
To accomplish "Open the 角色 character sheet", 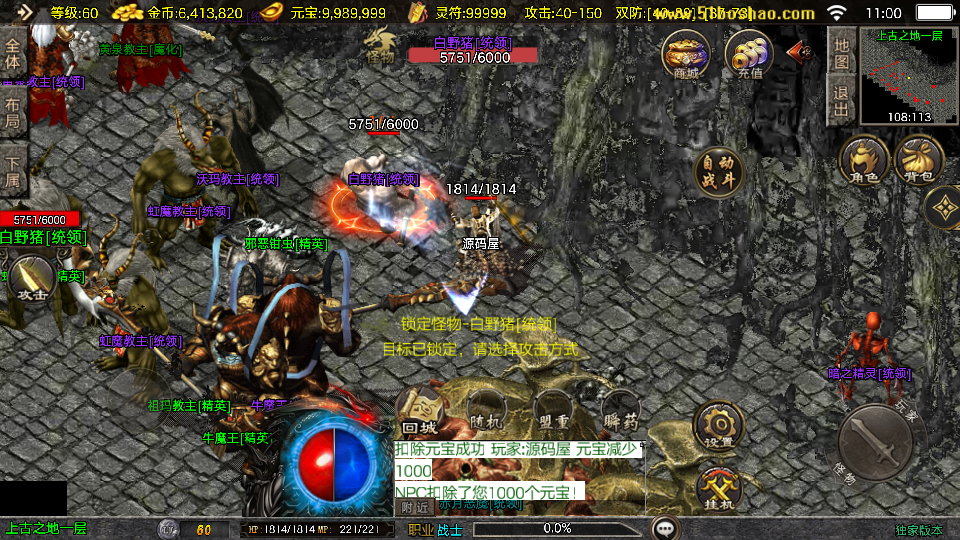I will coord(864,162).
